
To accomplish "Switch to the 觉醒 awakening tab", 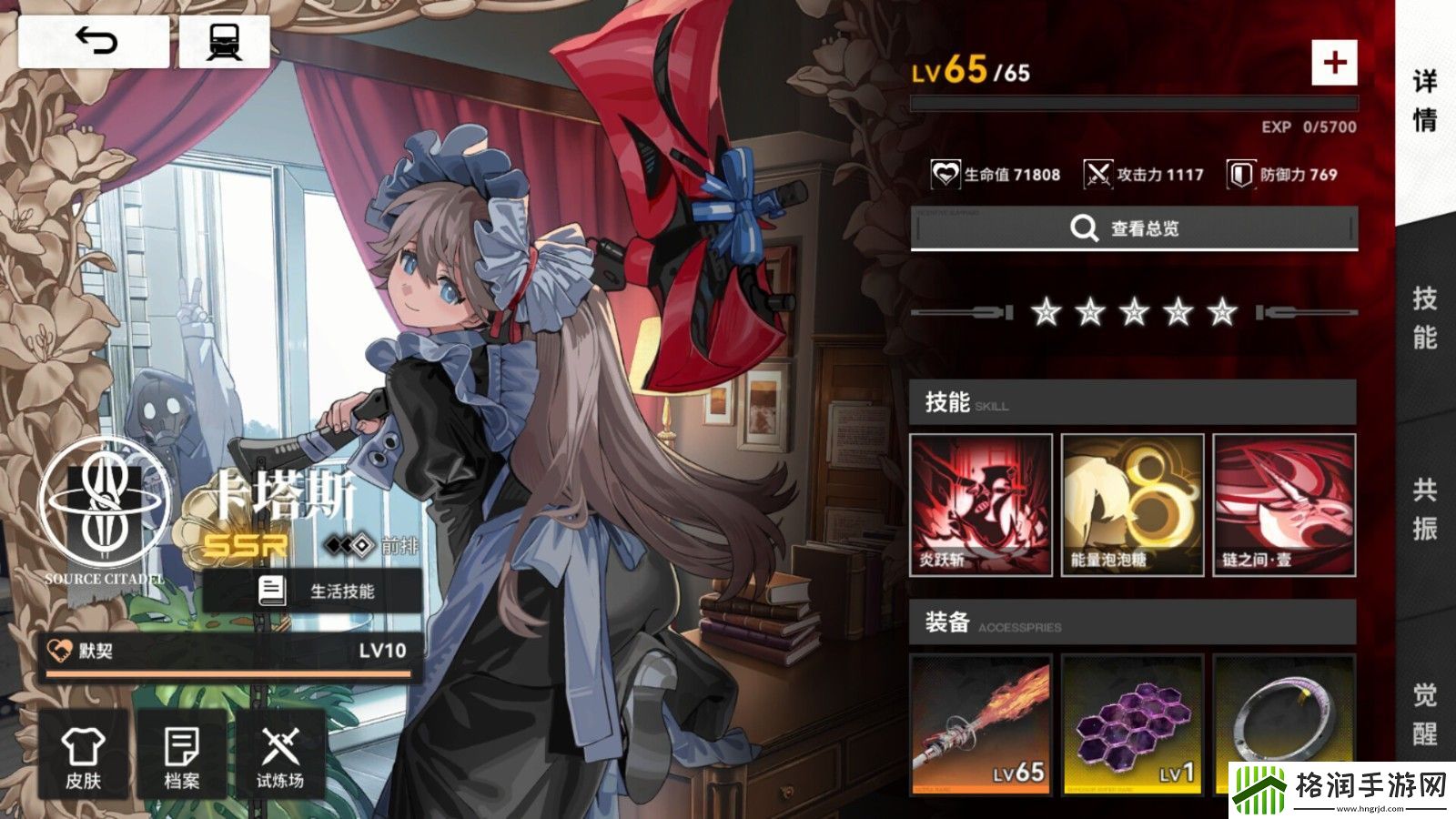I will tap(1427, 714).
